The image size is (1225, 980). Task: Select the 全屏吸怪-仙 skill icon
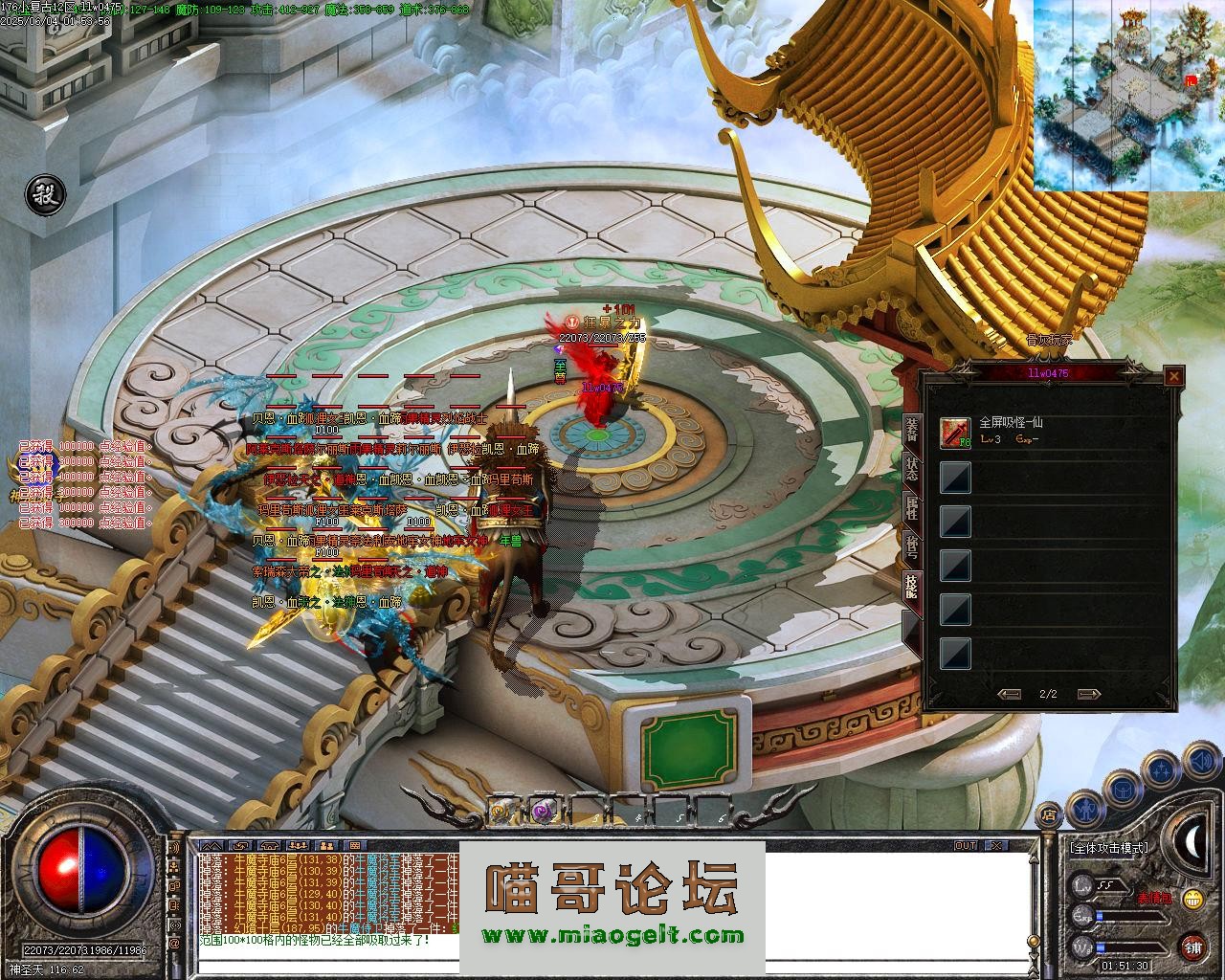(955, 433)
